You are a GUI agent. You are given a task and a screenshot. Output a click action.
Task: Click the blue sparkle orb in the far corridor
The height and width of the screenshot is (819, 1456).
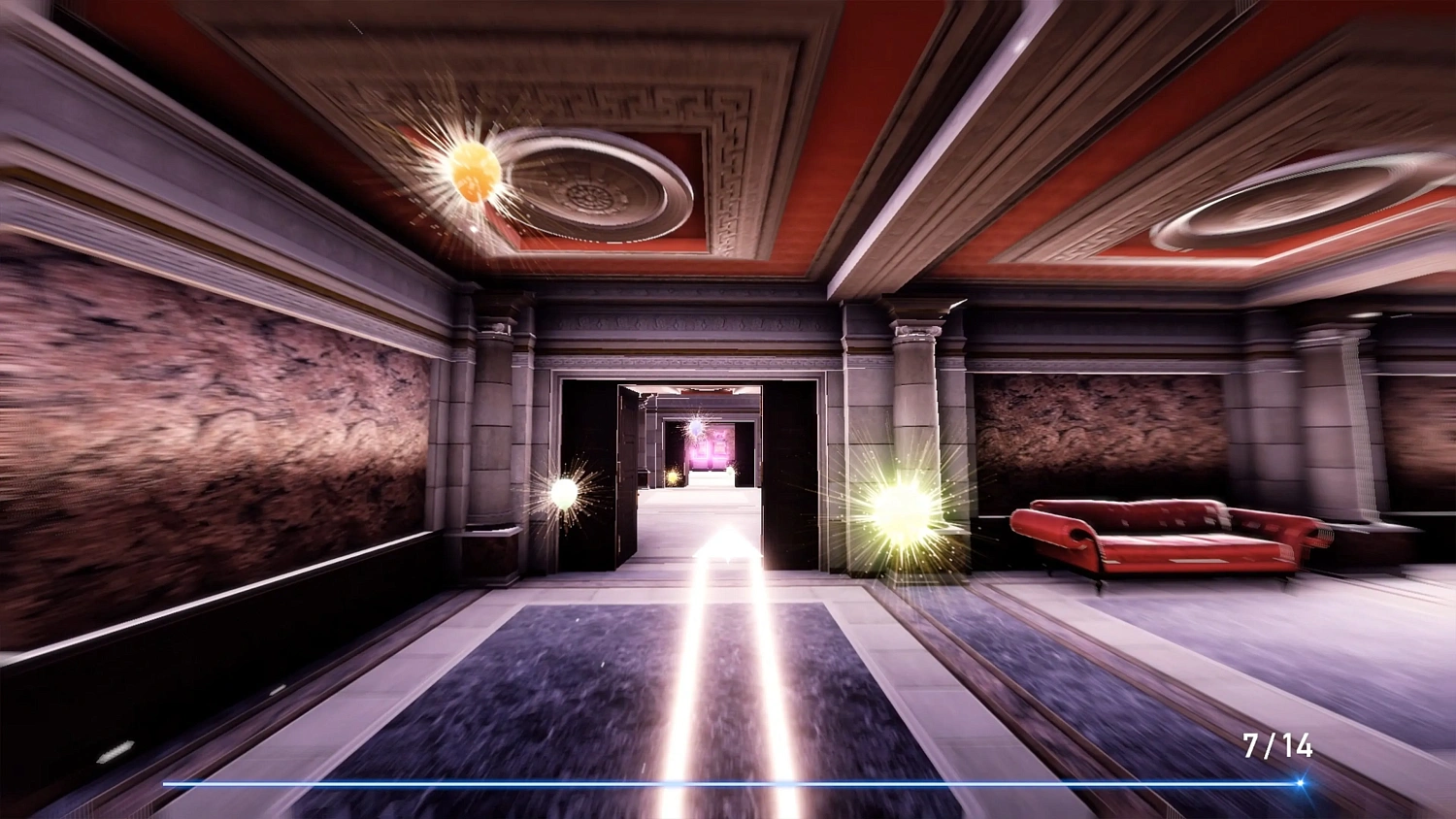point(698,427)
